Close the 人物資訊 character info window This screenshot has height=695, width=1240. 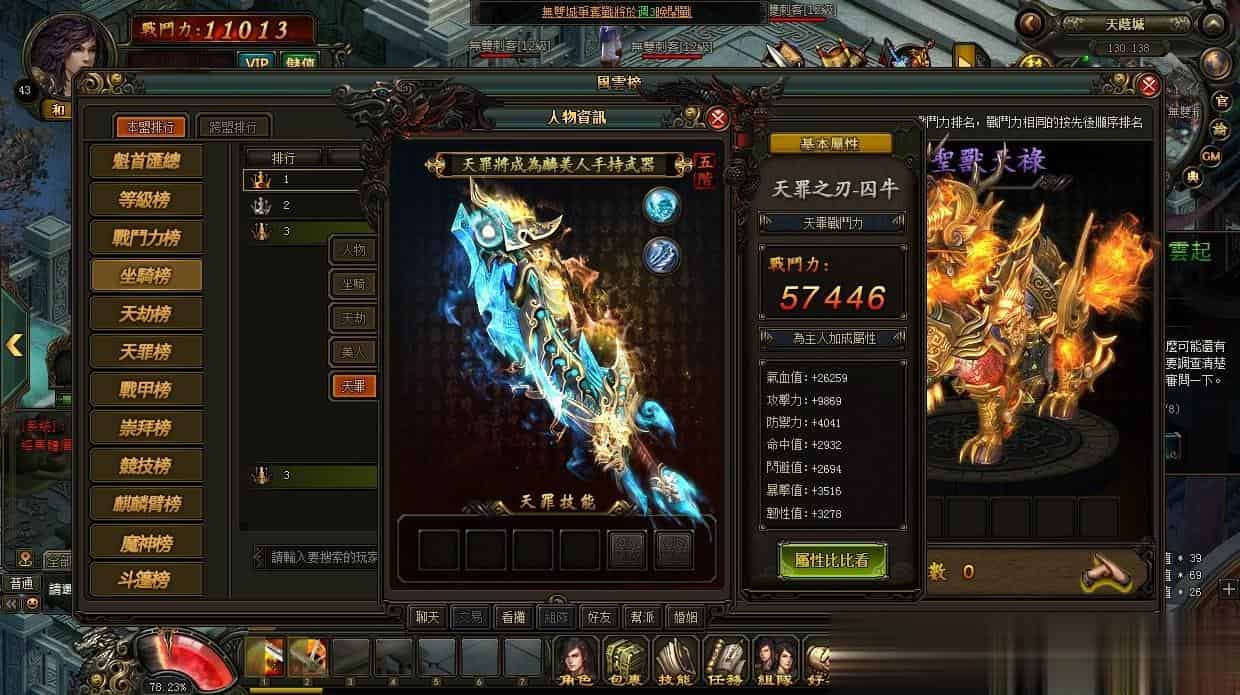(717, 118)
